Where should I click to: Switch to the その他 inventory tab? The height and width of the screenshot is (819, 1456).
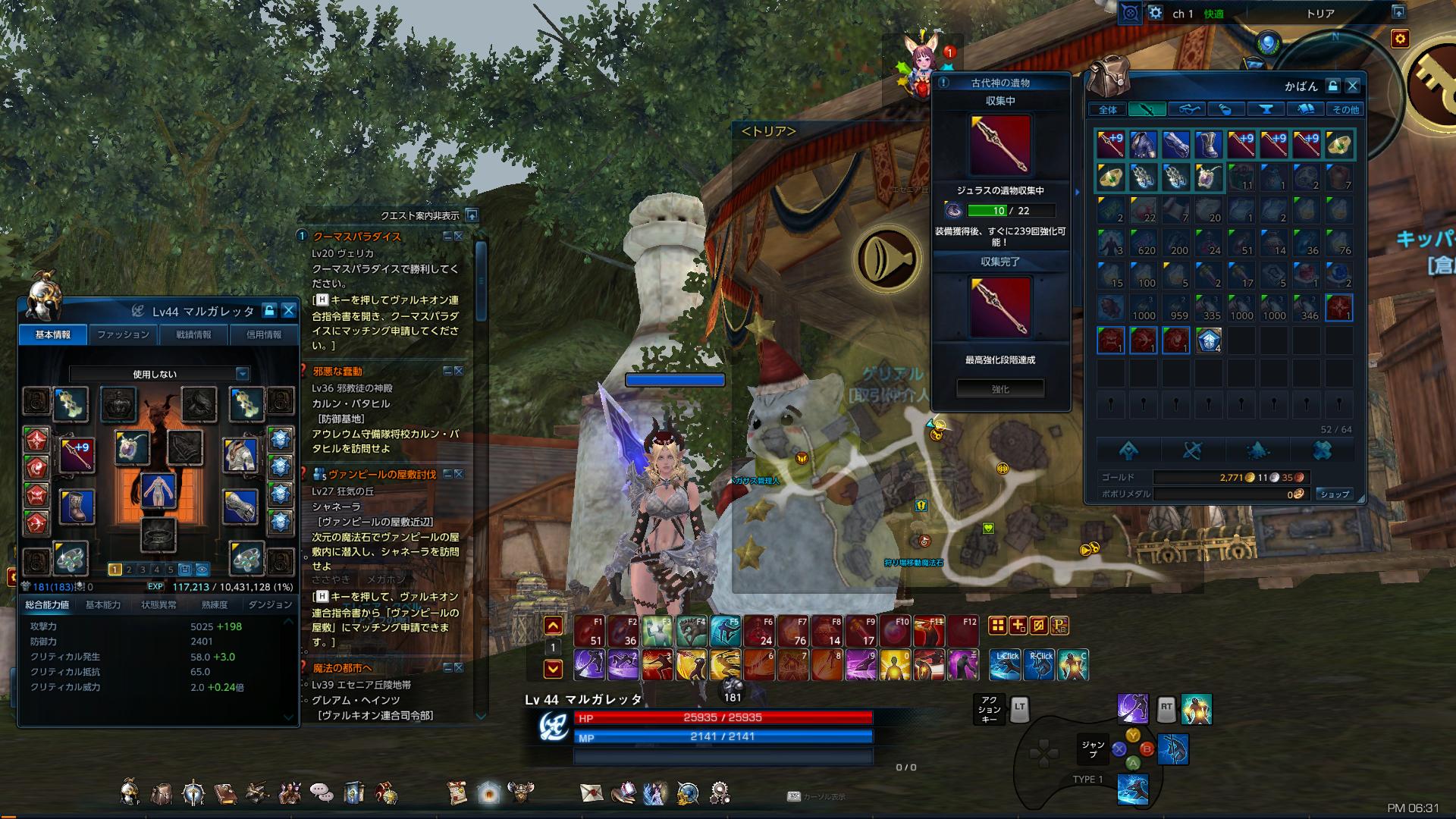coord(1345,109)
